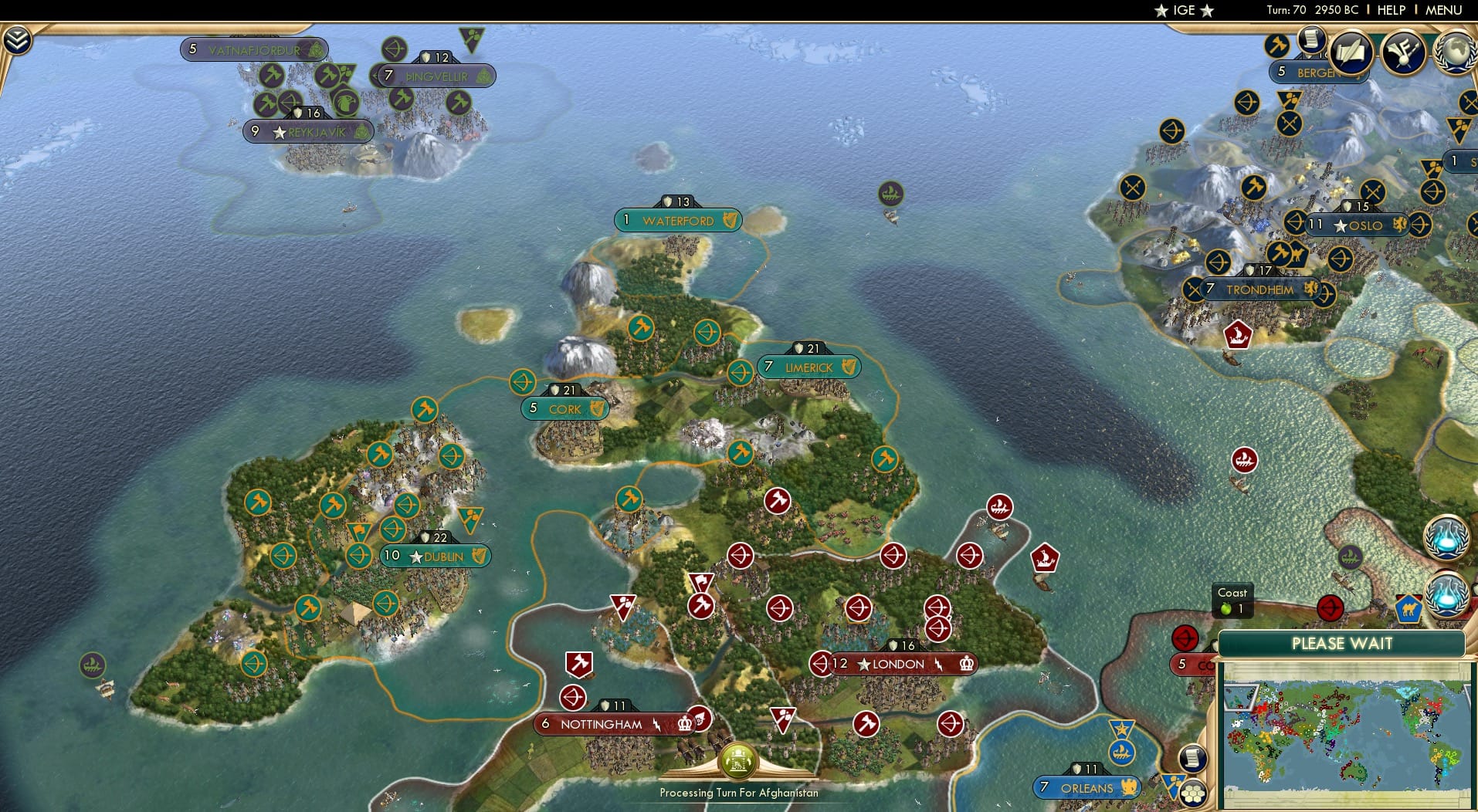Click the camel caravan marker above PLEASE WAIT
Image resolution: width=1478 pixels, height=812 pixels.
[1409, 607]
